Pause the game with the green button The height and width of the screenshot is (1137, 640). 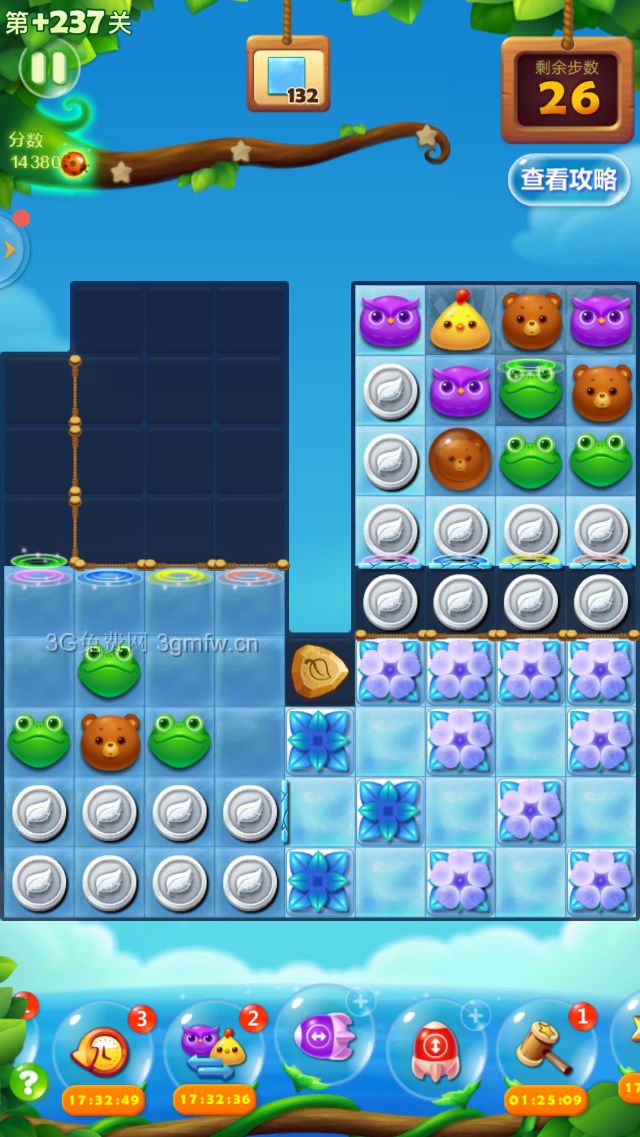pyautogui.click(x=48, y=68)
